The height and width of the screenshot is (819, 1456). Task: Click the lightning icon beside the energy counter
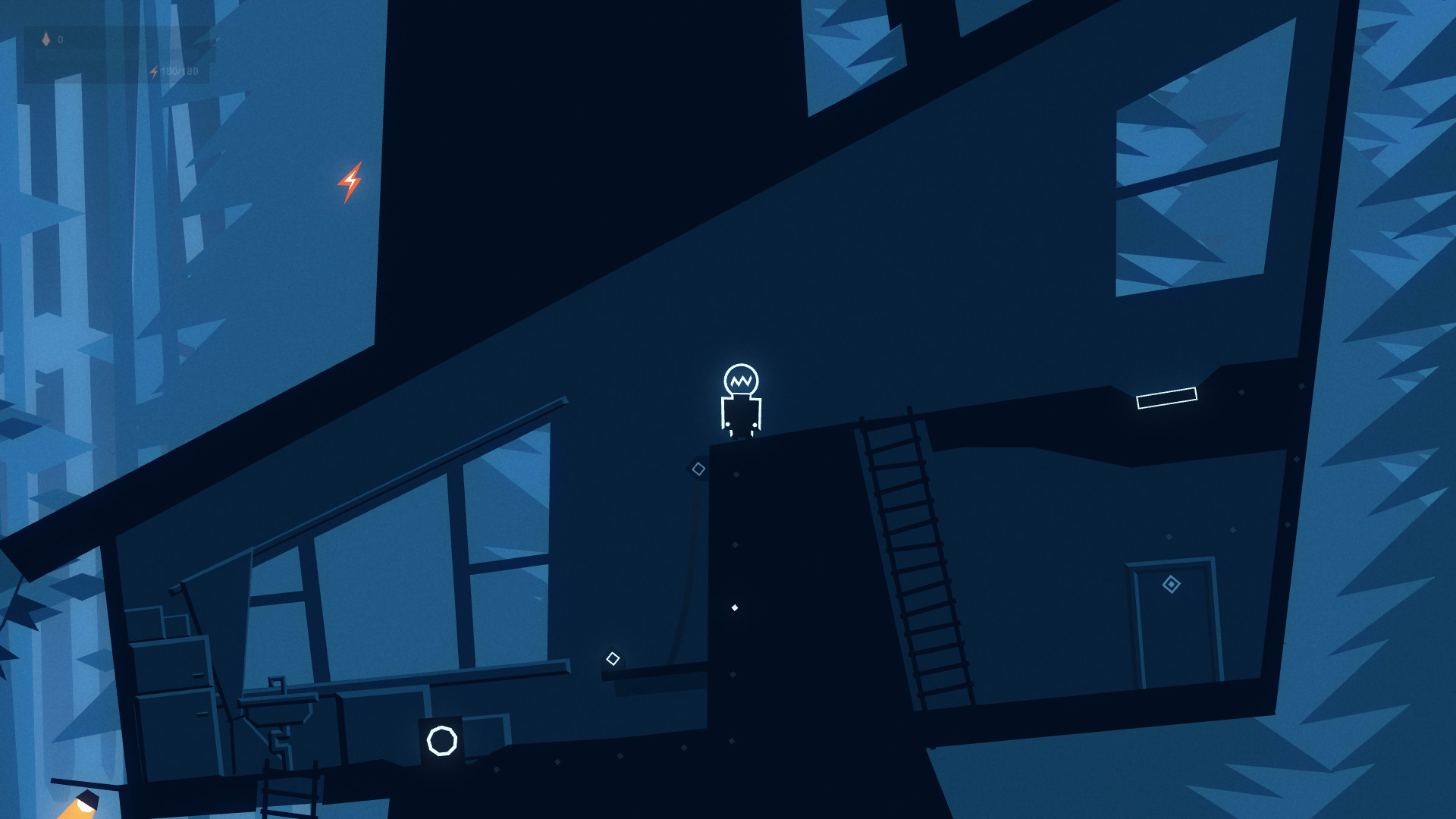(x=154, y=72)
